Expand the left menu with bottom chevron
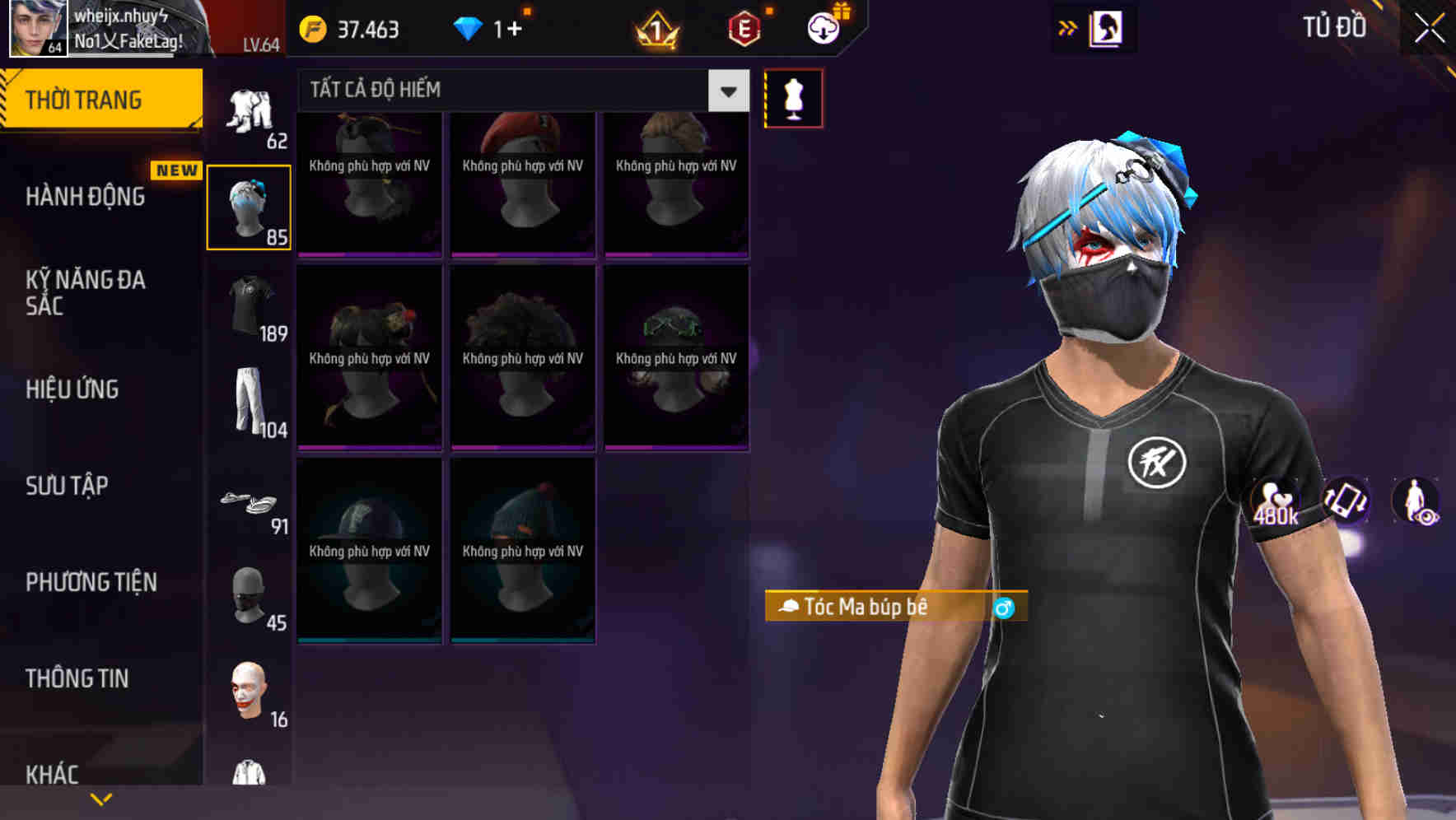Screen dimensions: 1456x820 [x=101, y=798]
